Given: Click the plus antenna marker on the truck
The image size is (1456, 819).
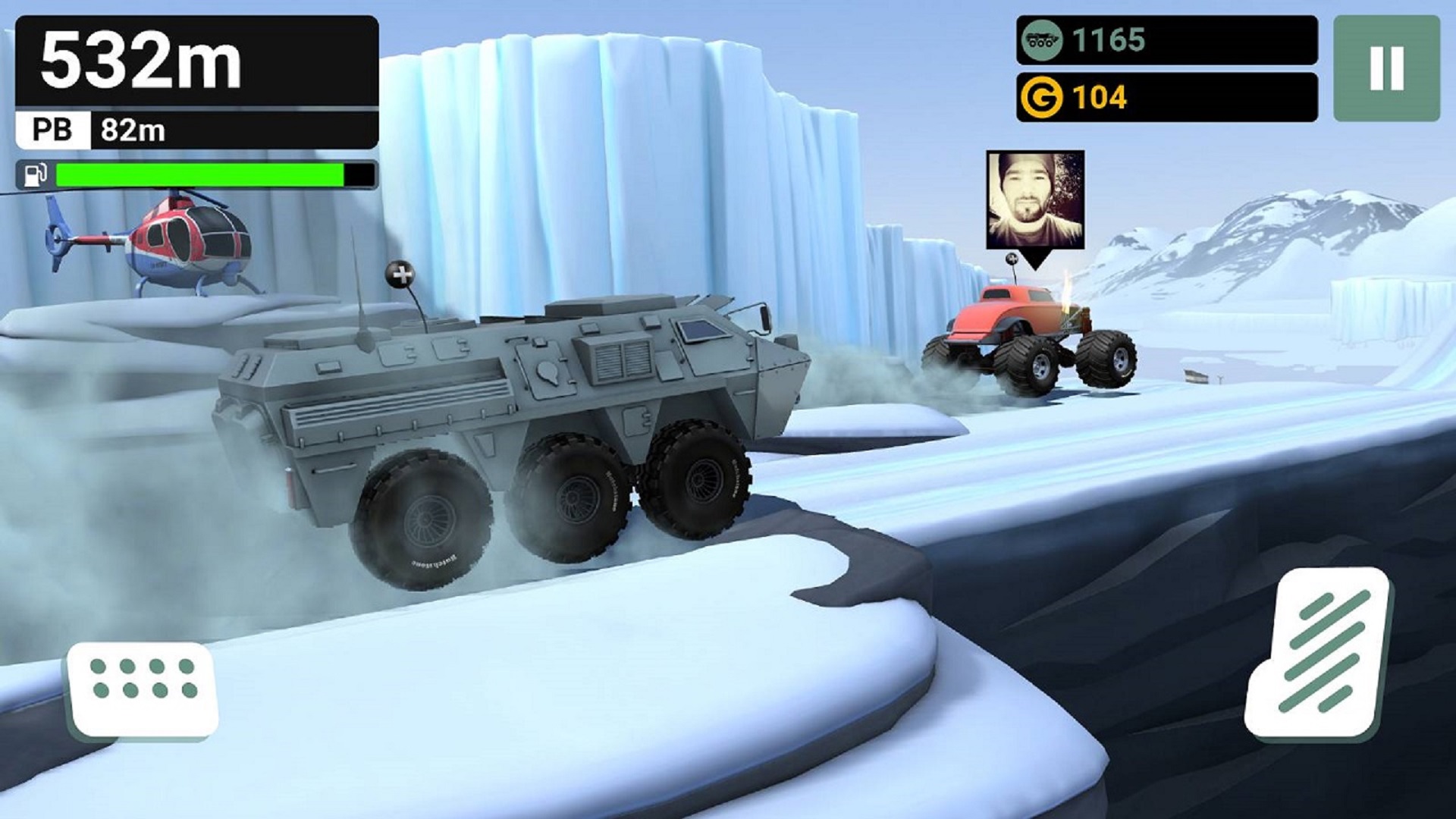Looking at the screenshot, I should pyautogui.click(x=401, y=274).
